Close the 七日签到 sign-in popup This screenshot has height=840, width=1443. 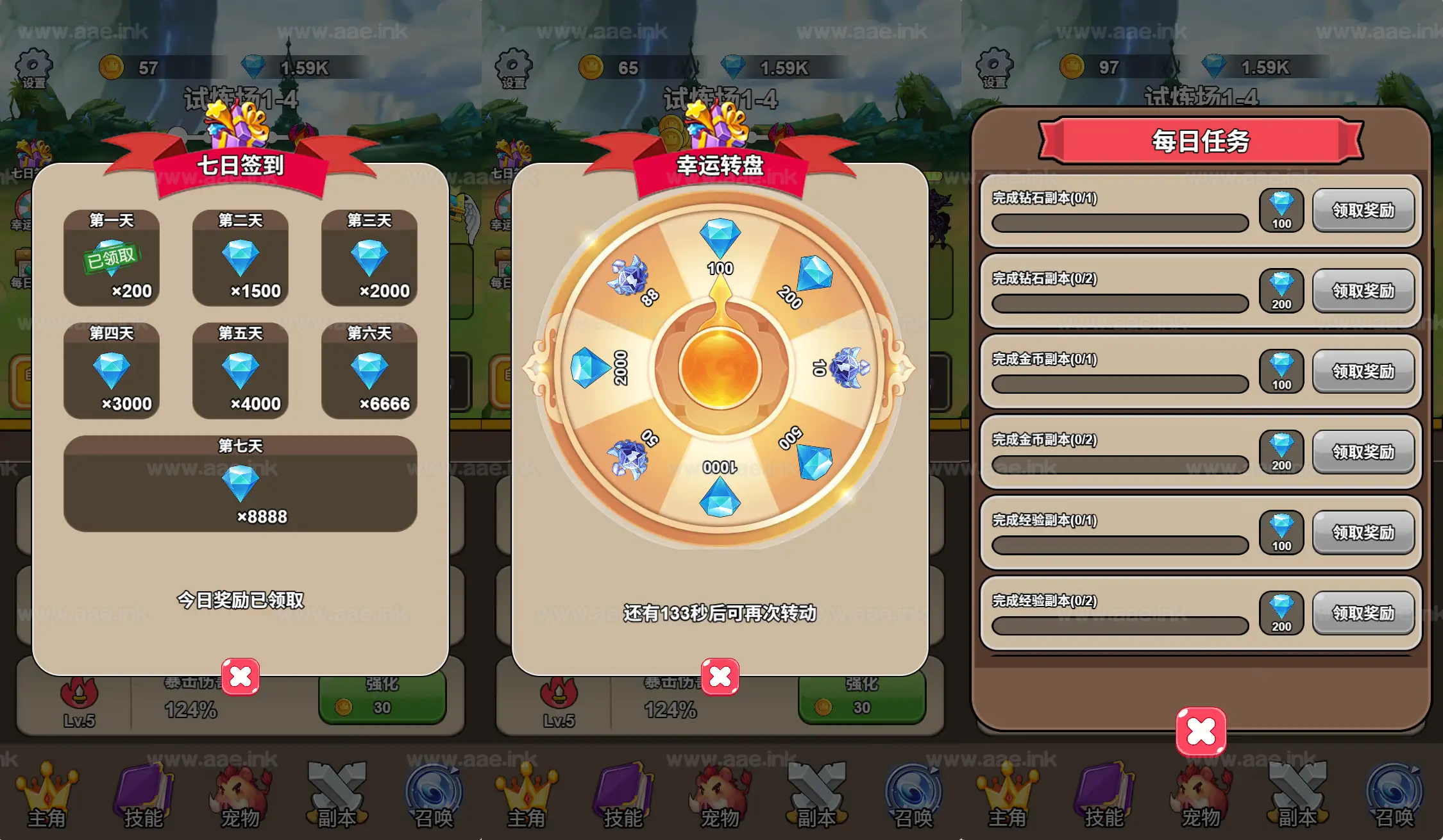click(240, 676)
